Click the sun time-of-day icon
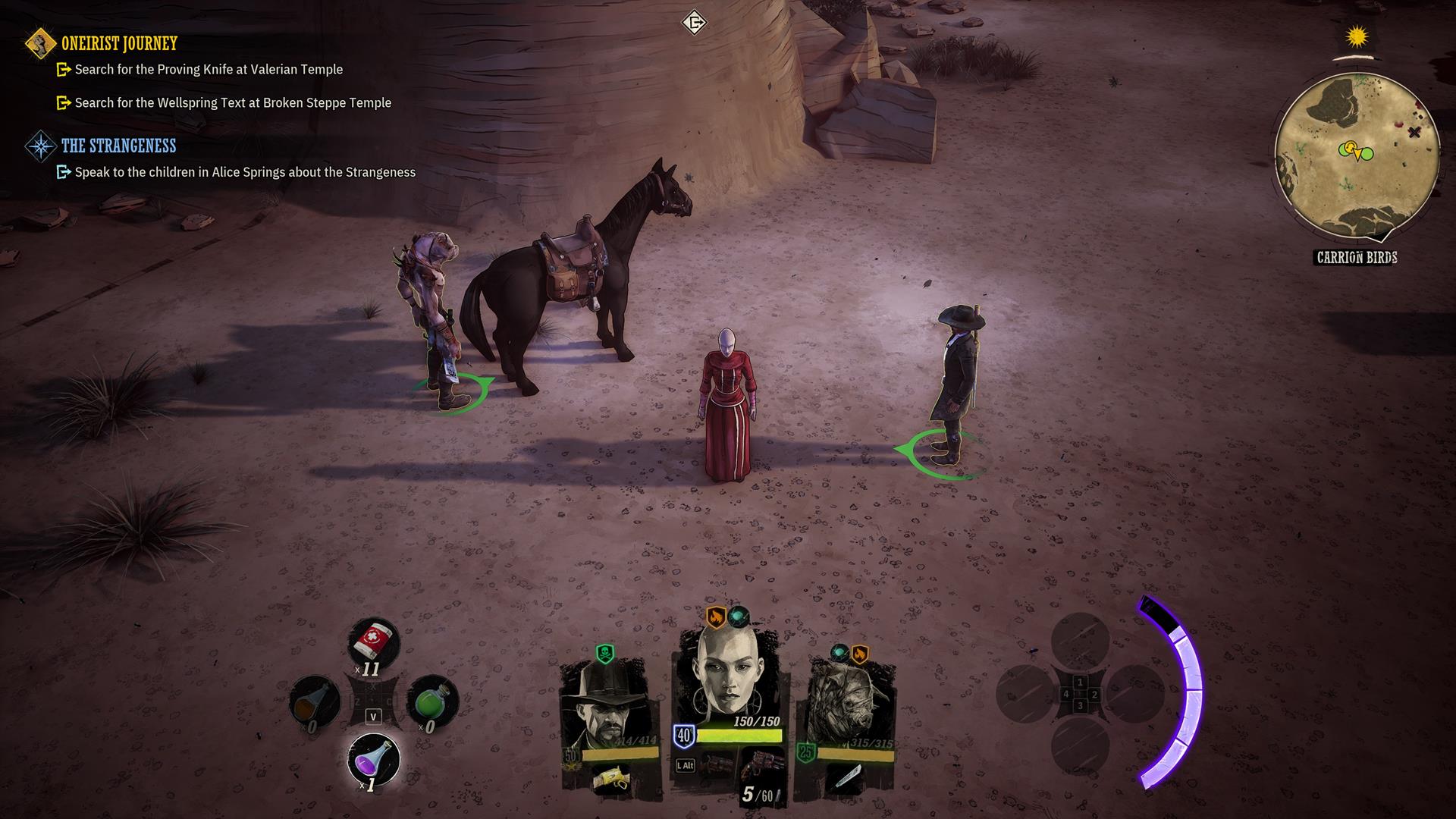The width and height of the screenshot is (1456, 819). [x=1357, y=36]
